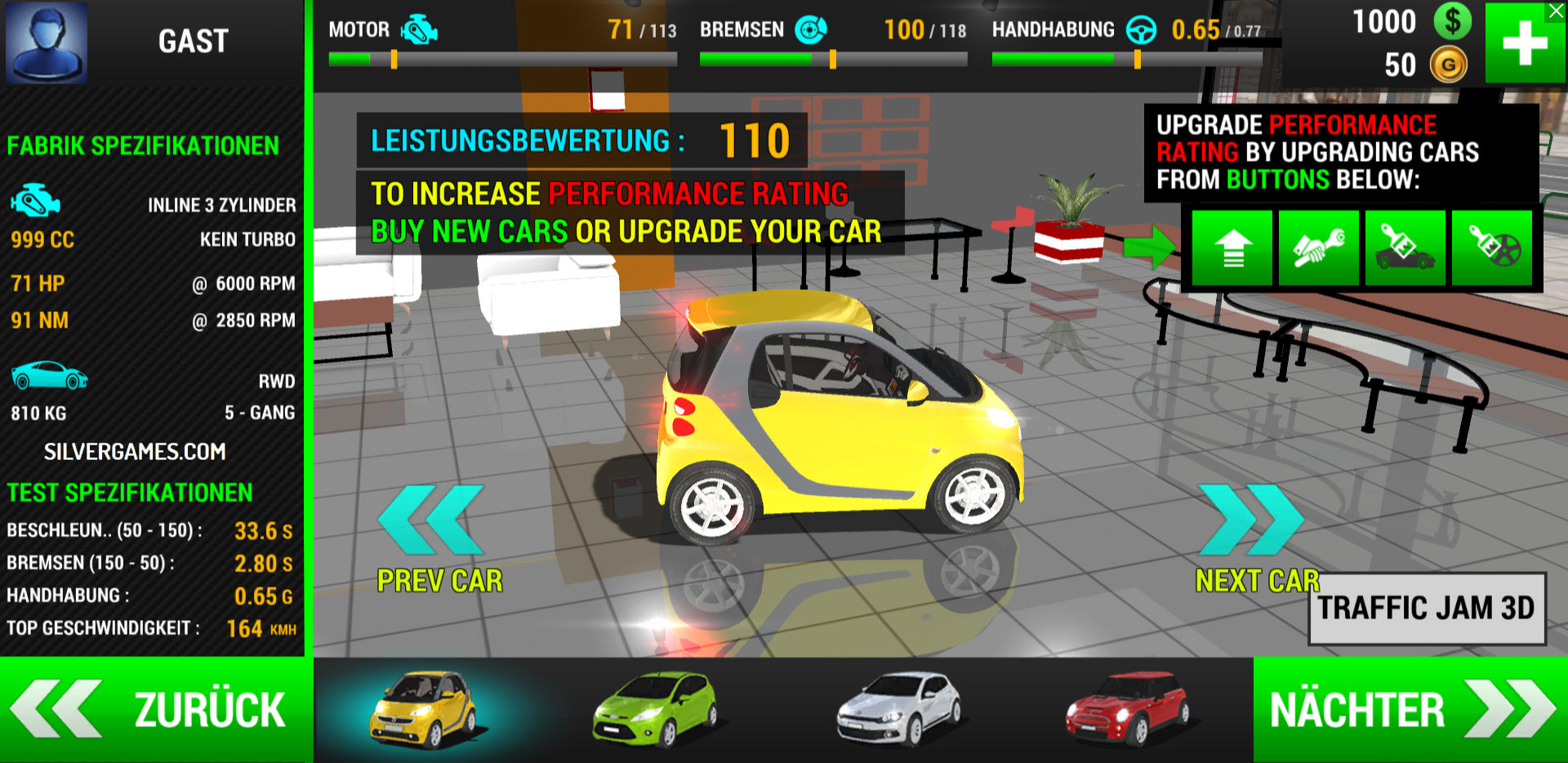Select the red Mini car thumbnail

click(x=1129, y=709)
